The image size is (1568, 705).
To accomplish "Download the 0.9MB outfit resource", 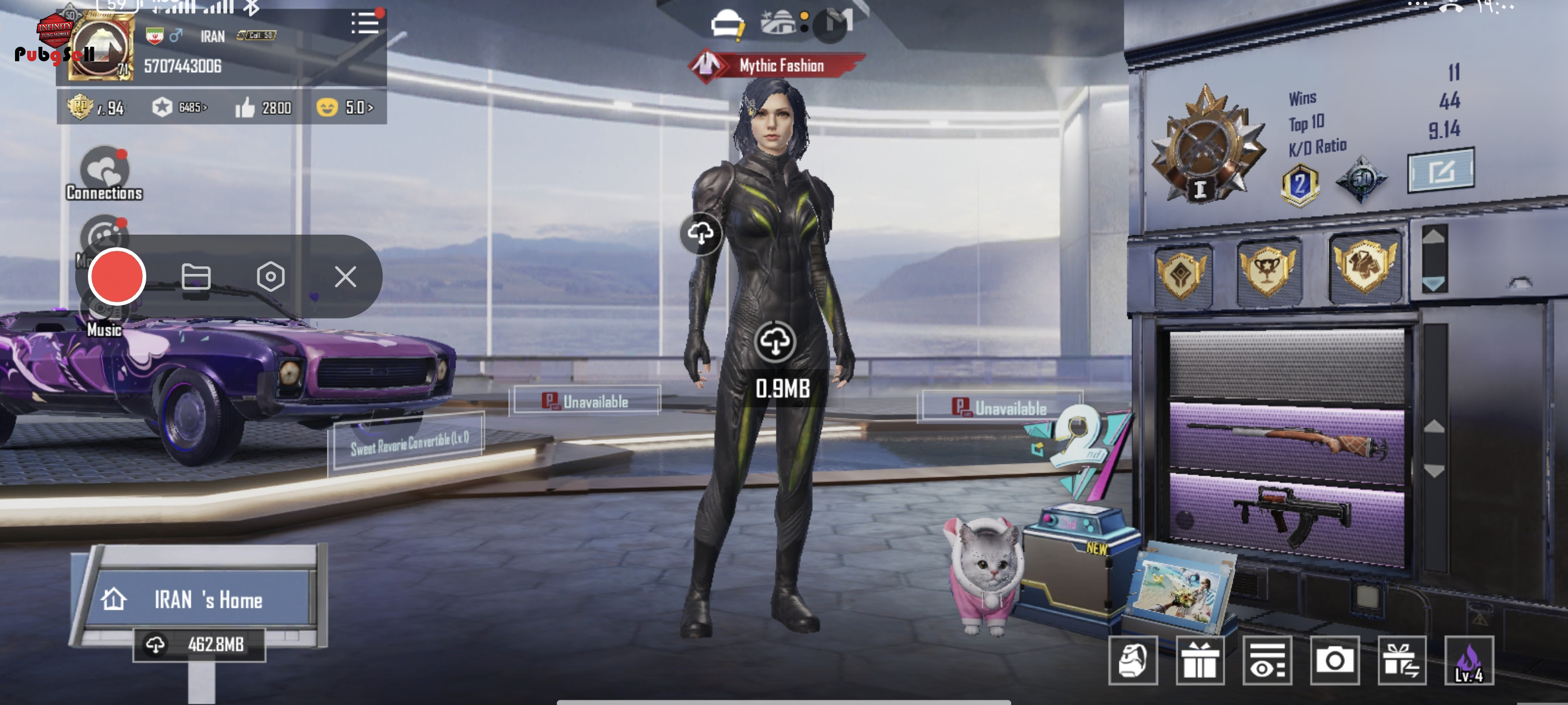I will (x=775, y=342).
